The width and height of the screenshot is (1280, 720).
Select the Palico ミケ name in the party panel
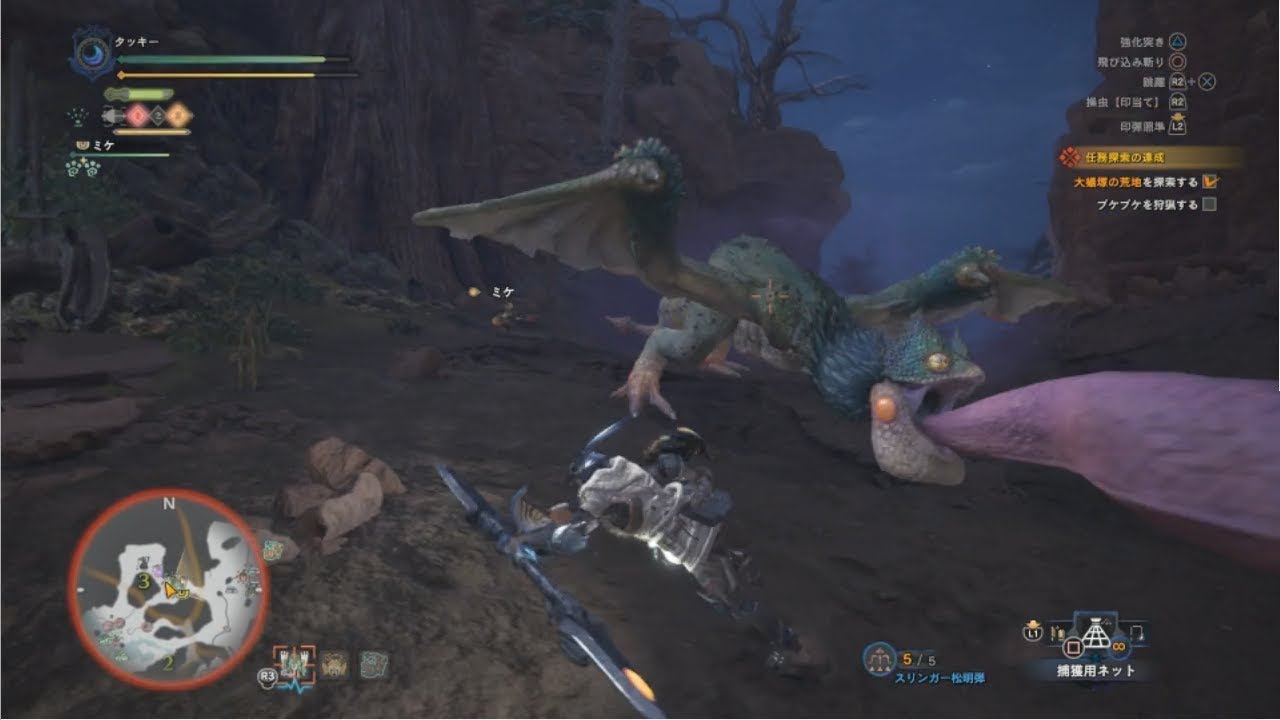tap(104, 146)
